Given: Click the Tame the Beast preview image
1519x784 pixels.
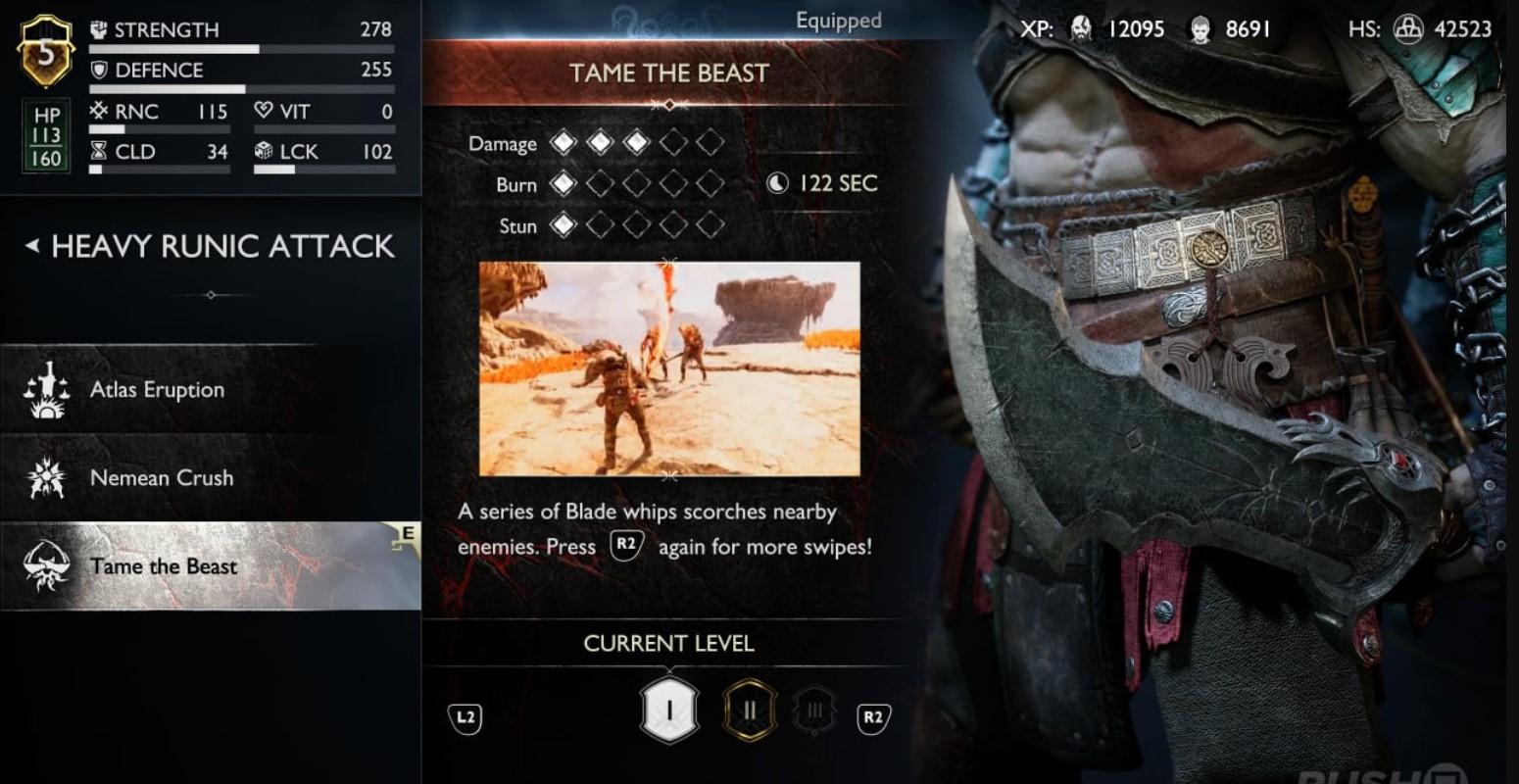Looking at the screenshot, I should coord(669,367).
